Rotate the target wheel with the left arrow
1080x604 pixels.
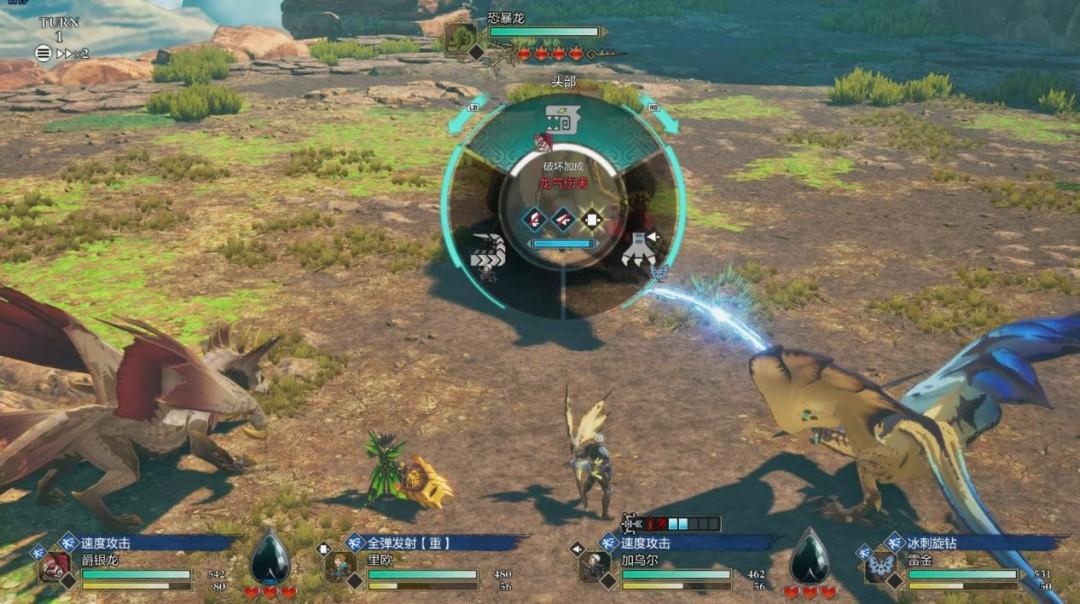coord(462,120)
